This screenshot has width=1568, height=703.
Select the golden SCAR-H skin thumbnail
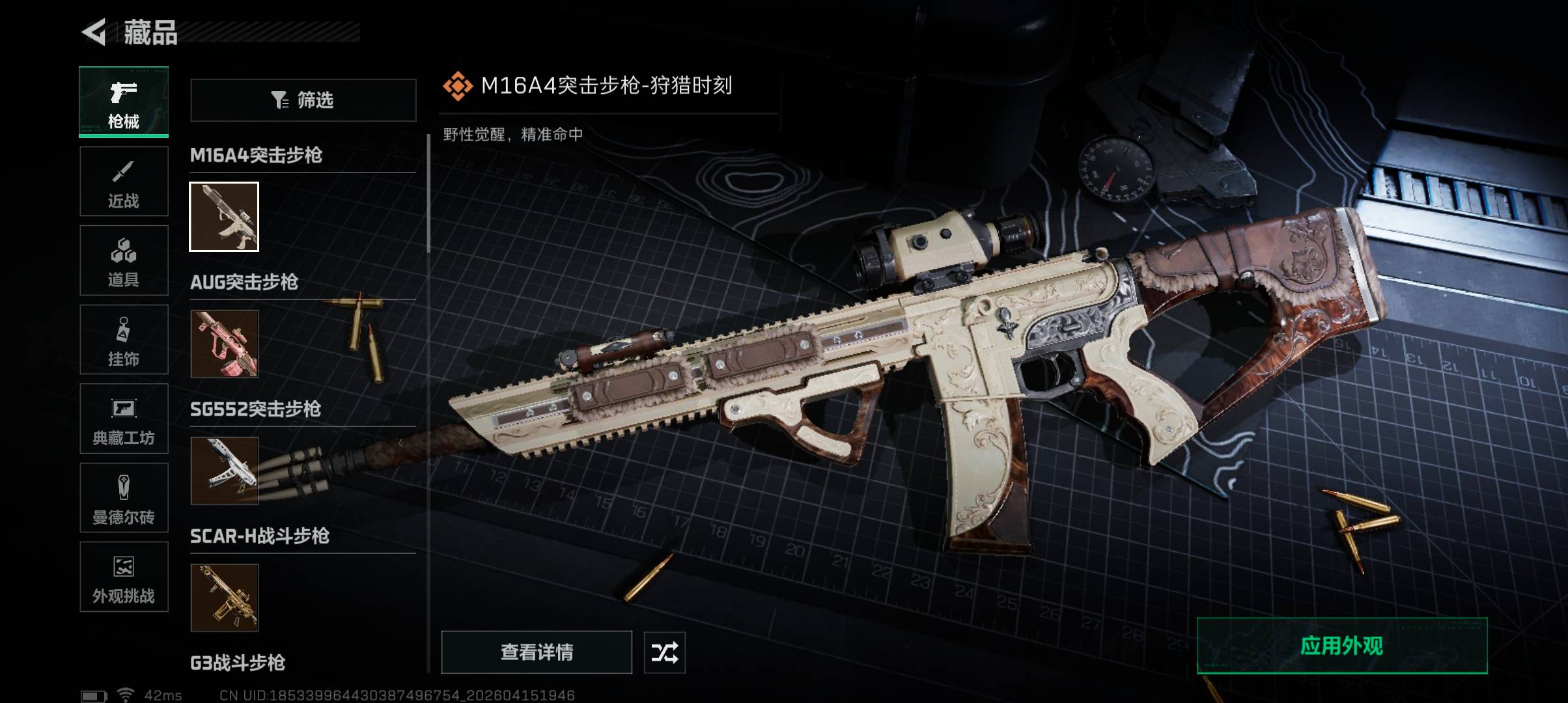coord(224,598)
